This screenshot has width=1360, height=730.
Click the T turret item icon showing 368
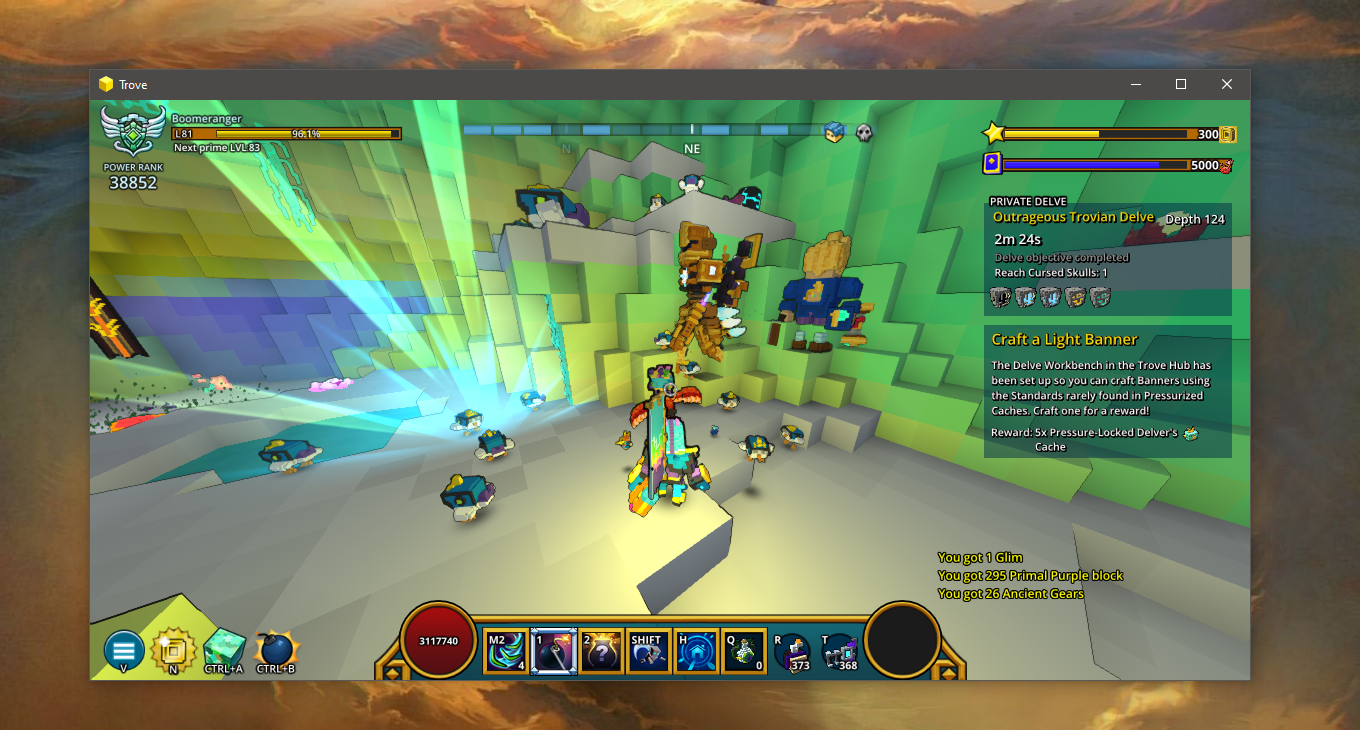point(840,650)
